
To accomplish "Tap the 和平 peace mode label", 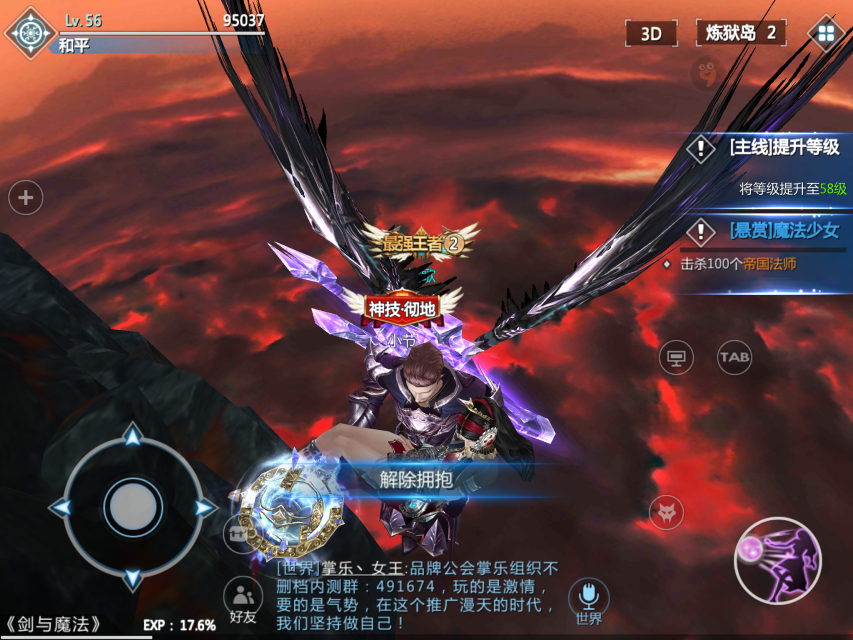I will [x=74, y=45].
